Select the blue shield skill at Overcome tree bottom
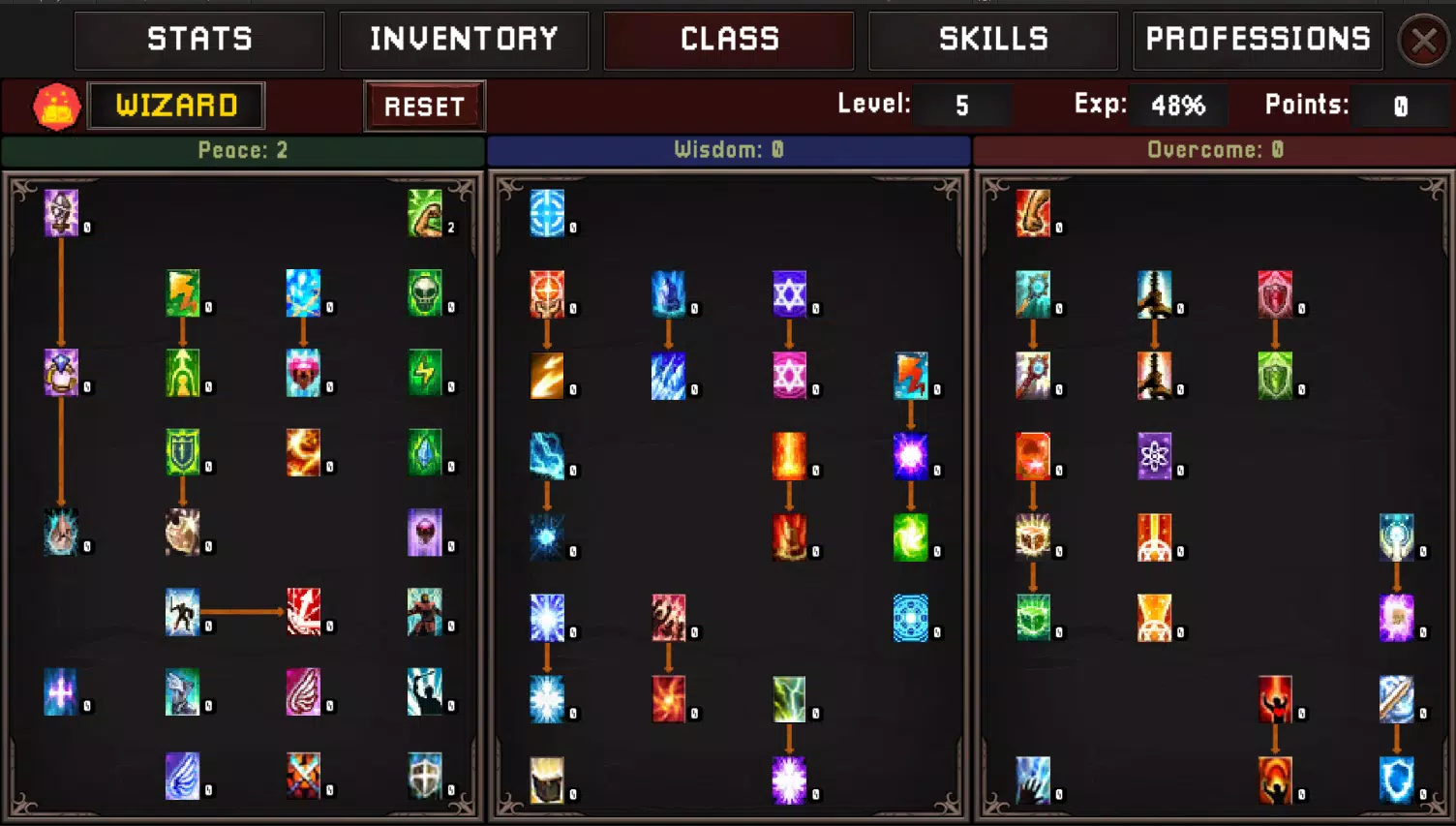Screen dimensions: 1456x826 (x=1397, y=780)
